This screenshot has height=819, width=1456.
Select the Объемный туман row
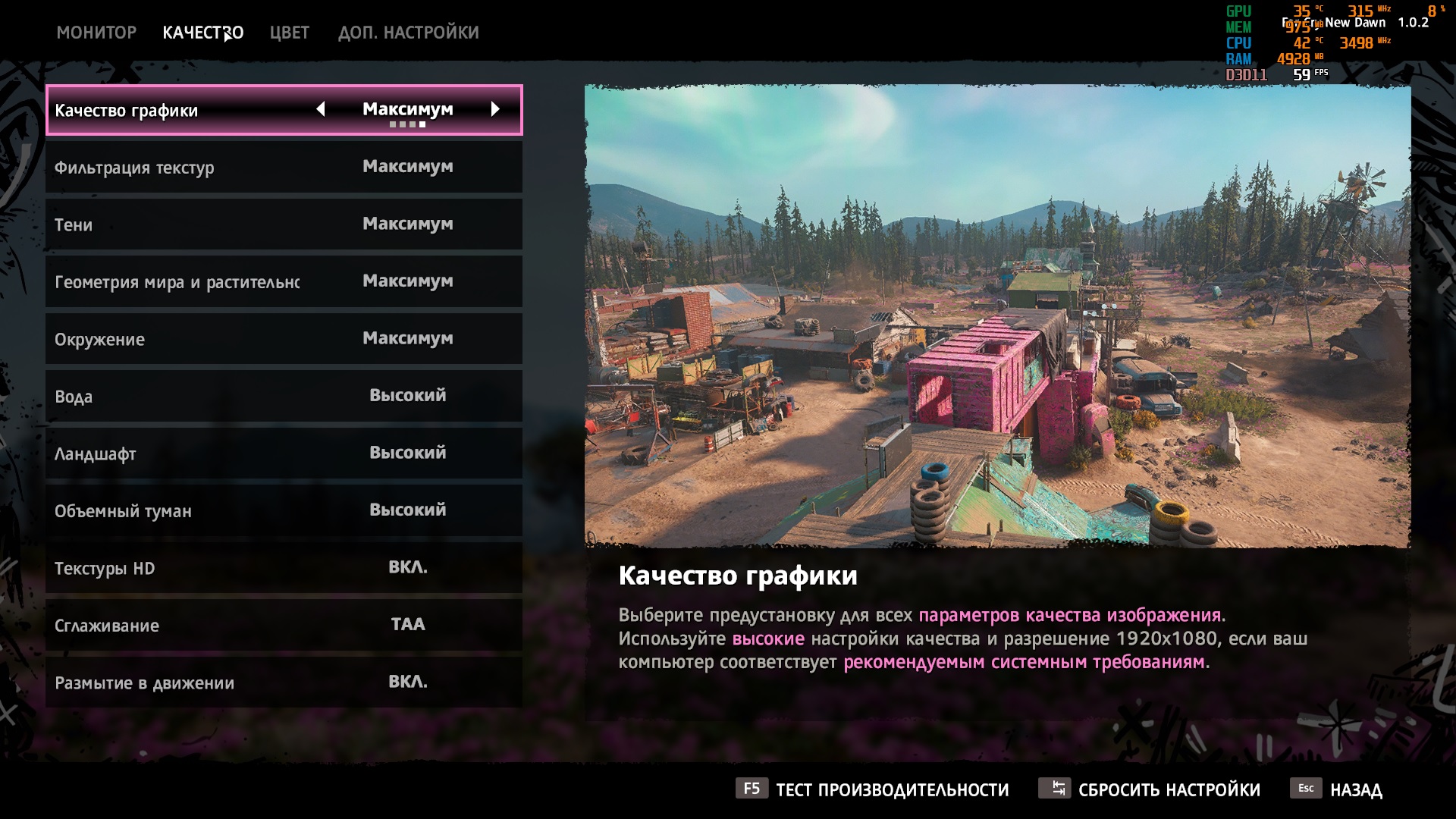pyautogui.click(x=284, y=510)
